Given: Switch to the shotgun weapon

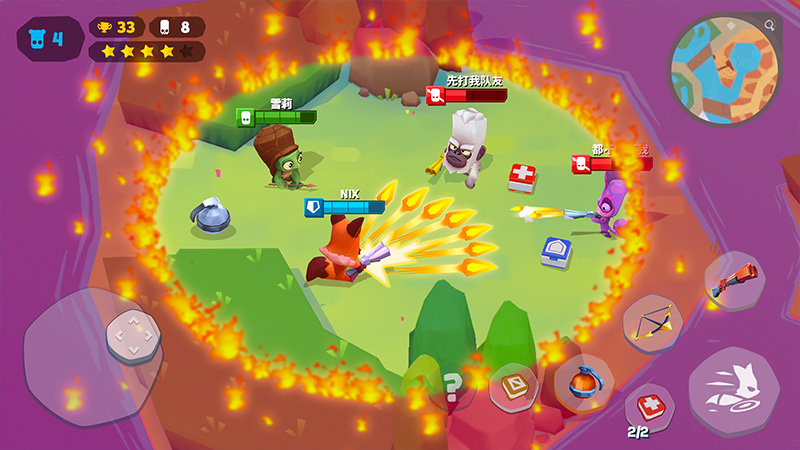Looking at the screenshot, I should pos(734,281).
